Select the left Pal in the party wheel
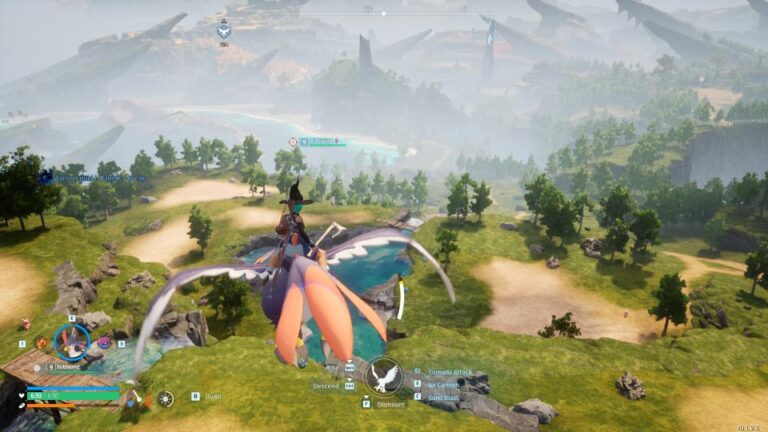The width and height of the screenshot is (768, 432). click(41, 343)
